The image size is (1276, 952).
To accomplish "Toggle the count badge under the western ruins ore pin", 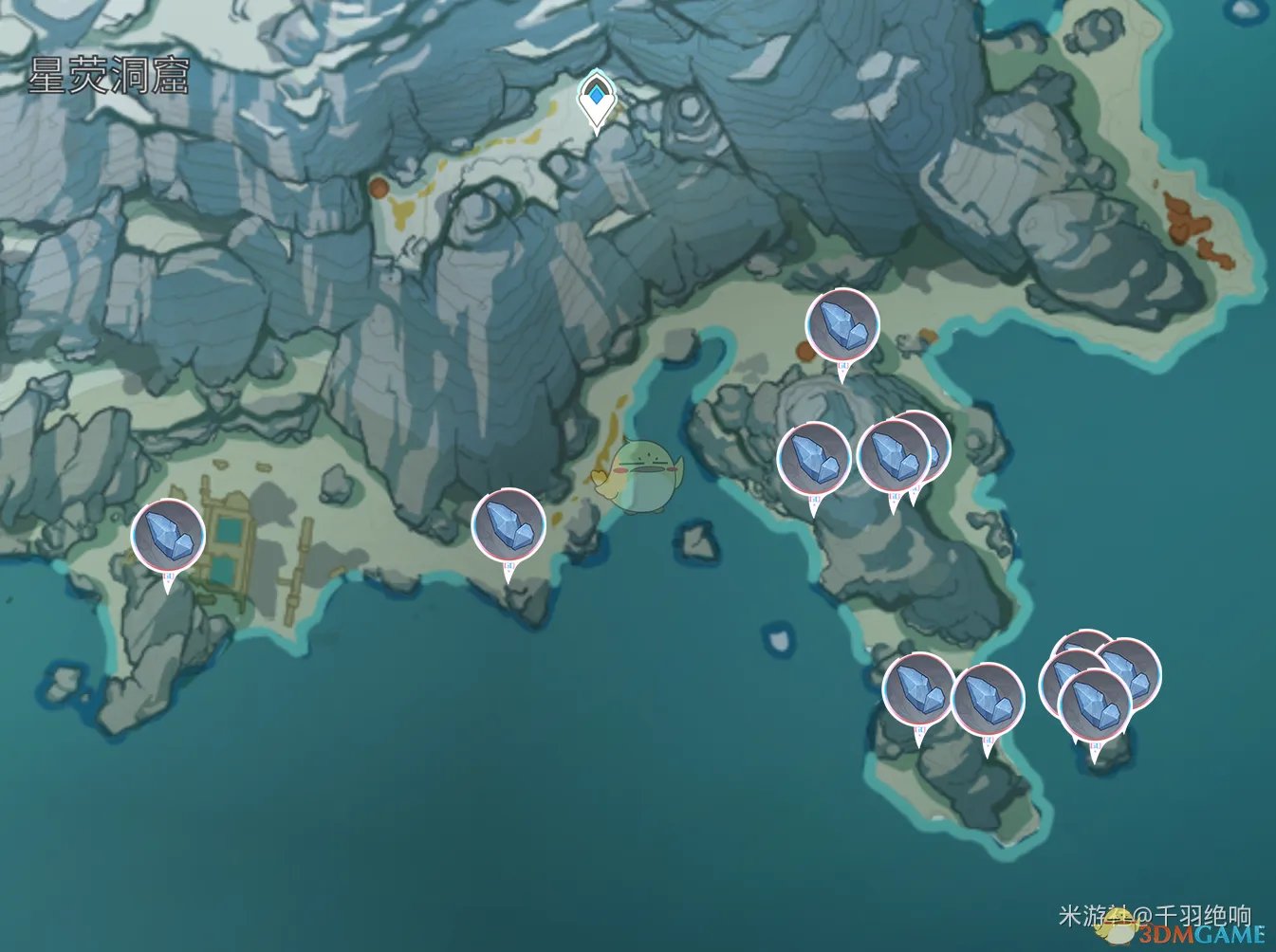I will (169, 575).
